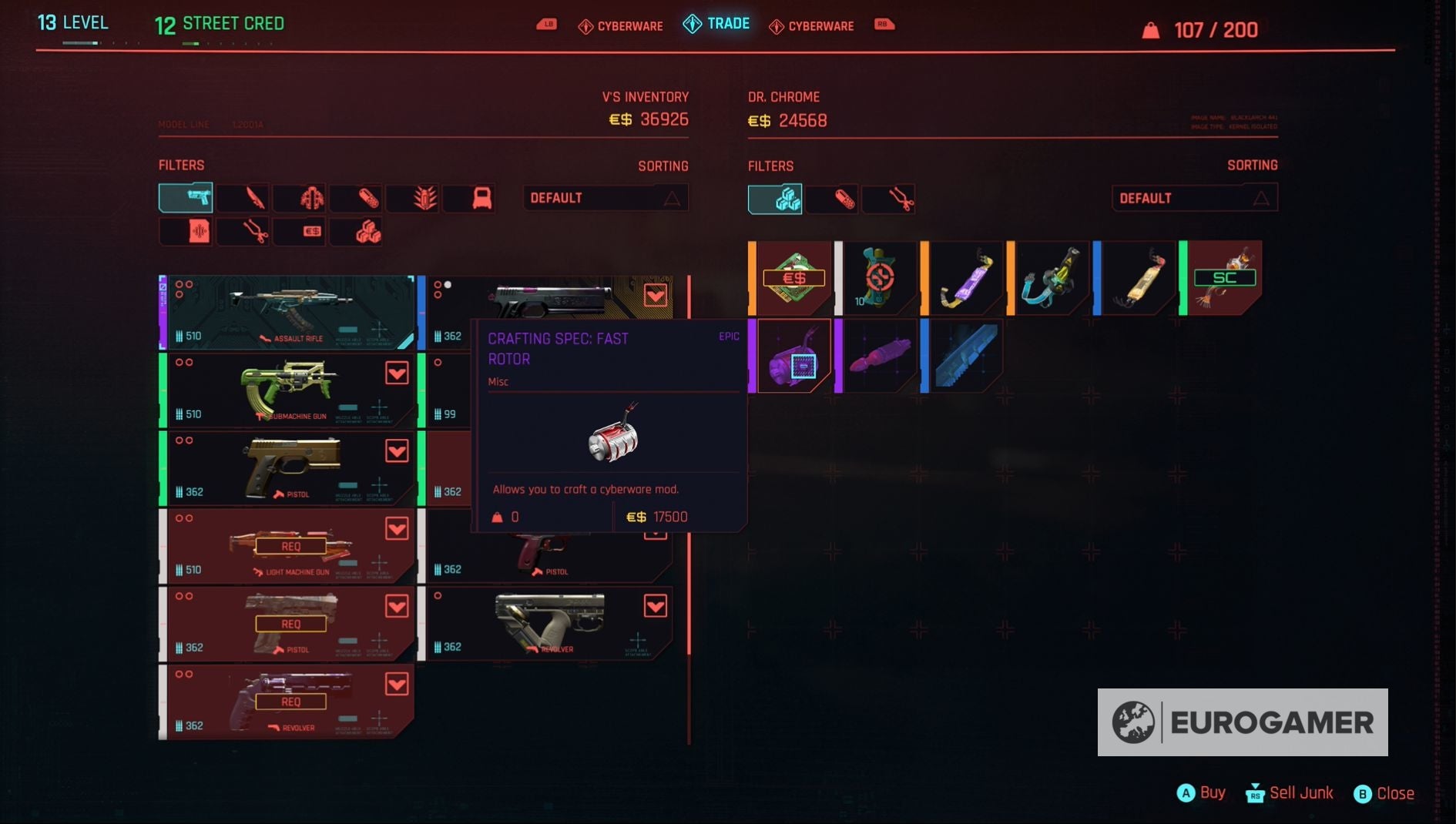
Task: Select the grenades filter icon
Action: [x=414, y=198]
